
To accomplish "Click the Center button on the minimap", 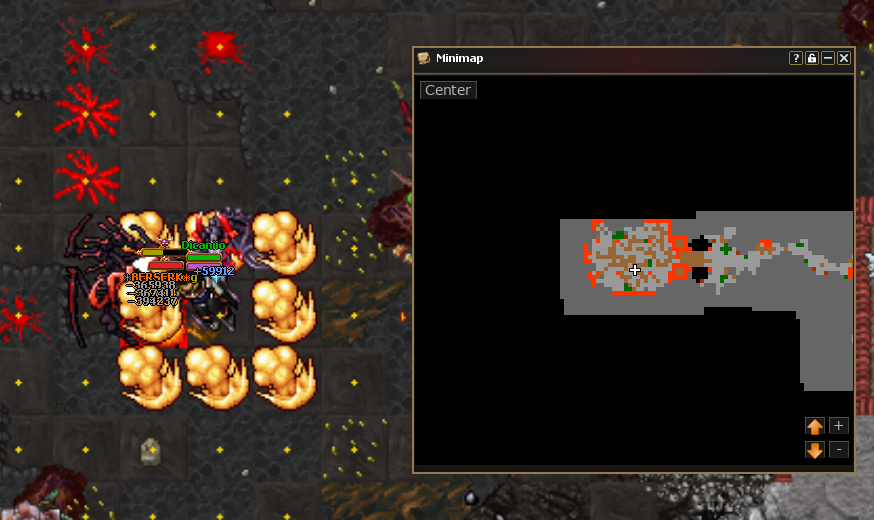I will coord(448,90).
